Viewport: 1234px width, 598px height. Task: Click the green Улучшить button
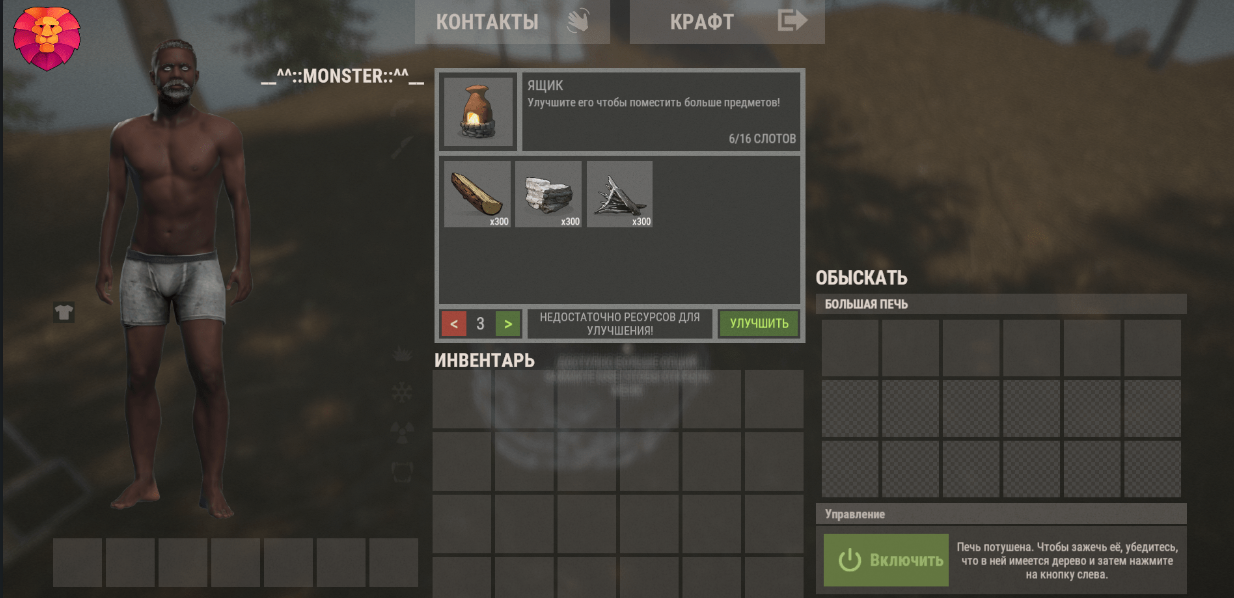pyautogui.click(x=759, y=324)
